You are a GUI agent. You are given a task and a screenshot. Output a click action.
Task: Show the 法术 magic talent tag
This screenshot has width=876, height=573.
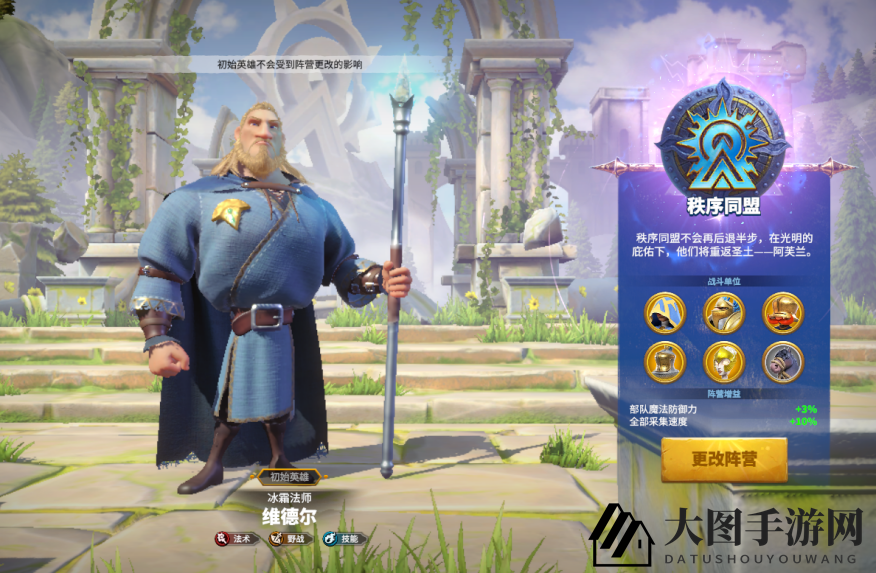235,539
